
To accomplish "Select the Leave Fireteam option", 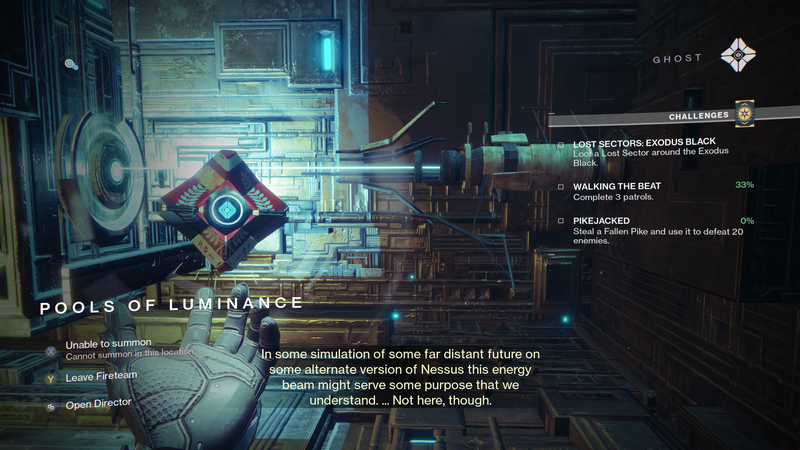I will pos(99,378).
